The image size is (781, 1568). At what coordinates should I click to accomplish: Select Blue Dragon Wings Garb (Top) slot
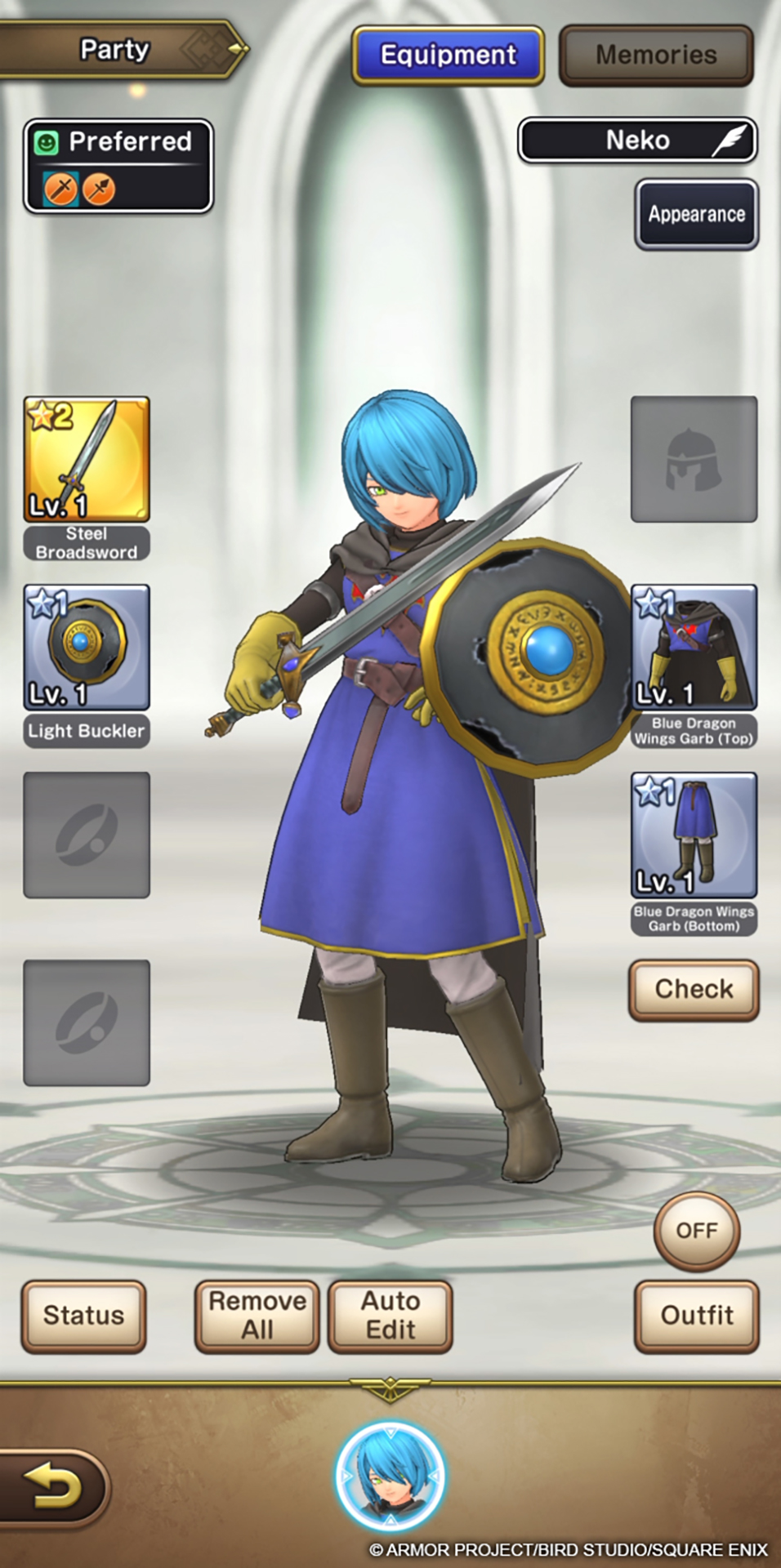tap(694, 647)
